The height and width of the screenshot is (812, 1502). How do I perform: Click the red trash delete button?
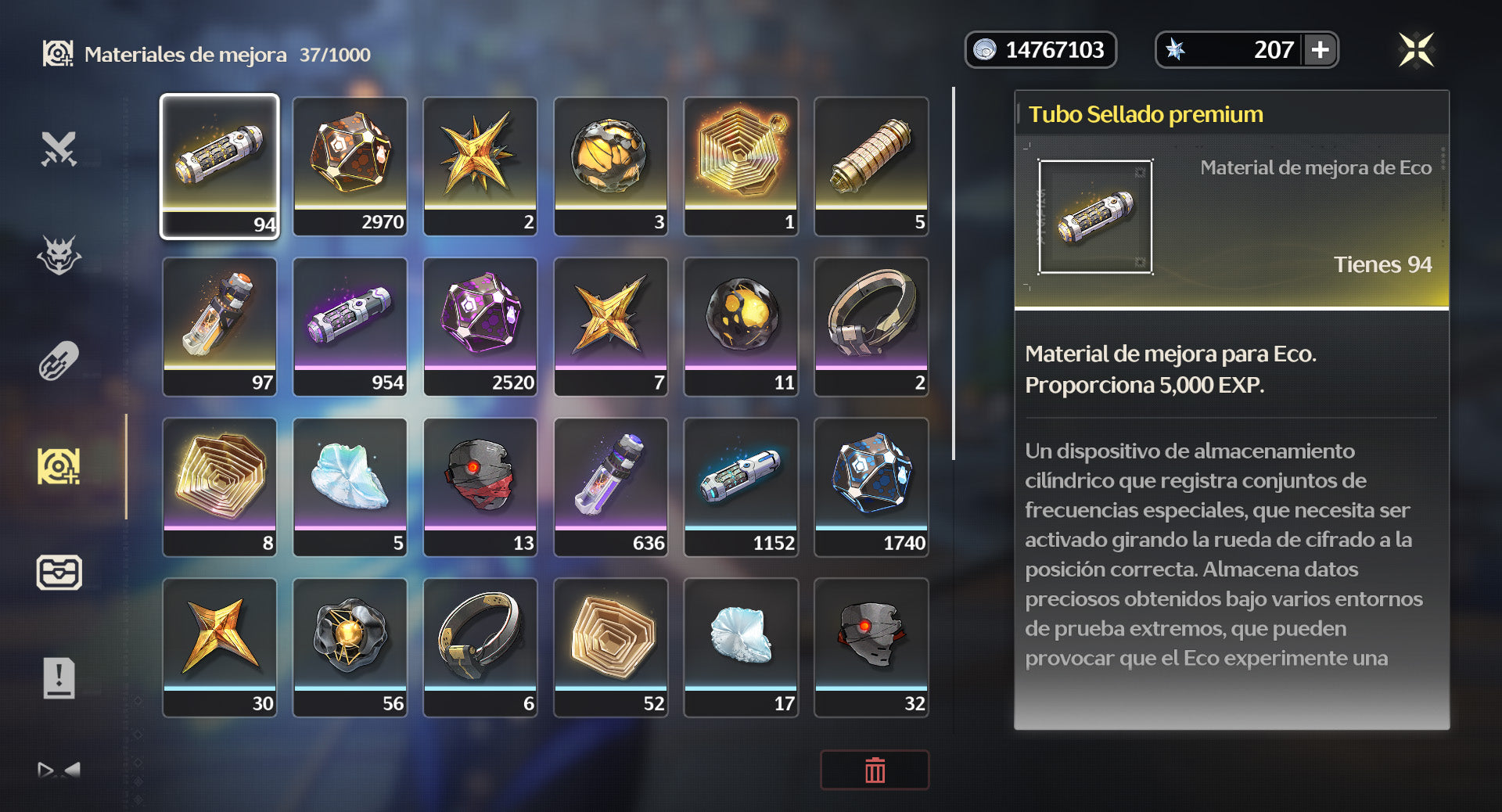pos(875,771)
